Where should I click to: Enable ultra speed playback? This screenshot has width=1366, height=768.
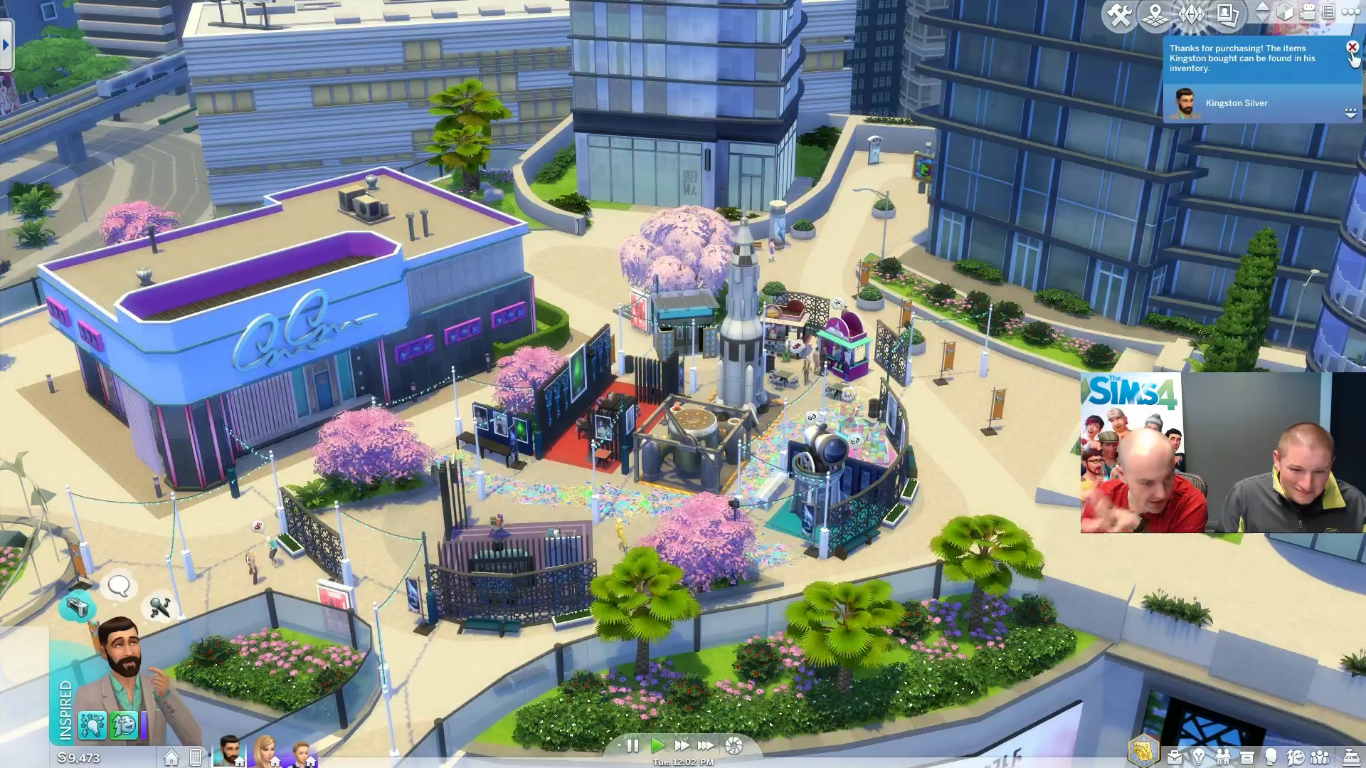707,746
